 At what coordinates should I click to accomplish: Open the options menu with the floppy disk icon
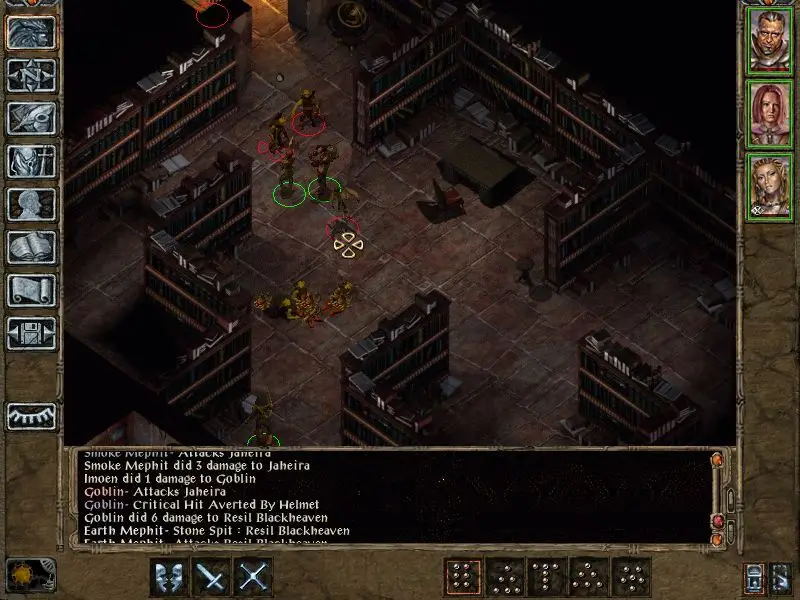(x=31, y=332)
